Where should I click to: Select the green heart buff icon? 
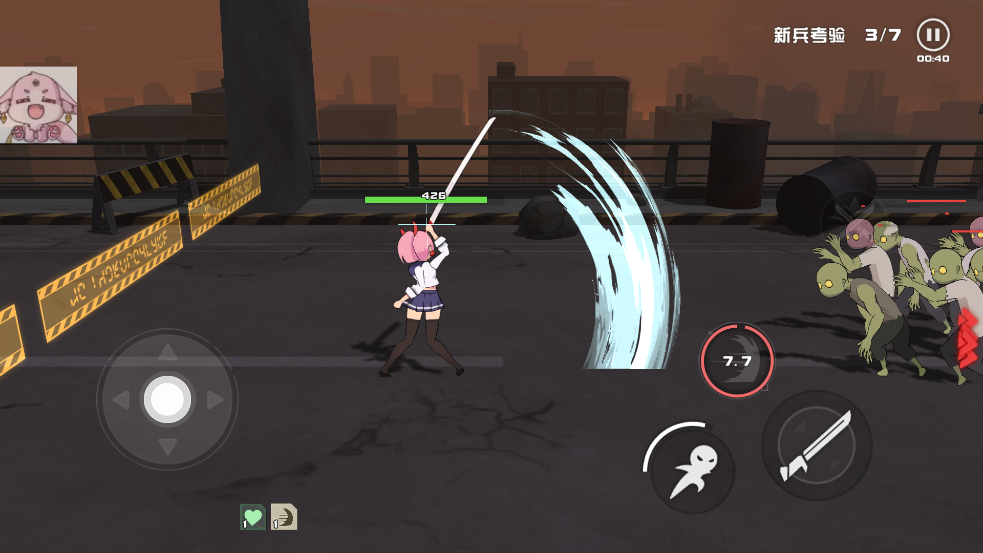253,517
